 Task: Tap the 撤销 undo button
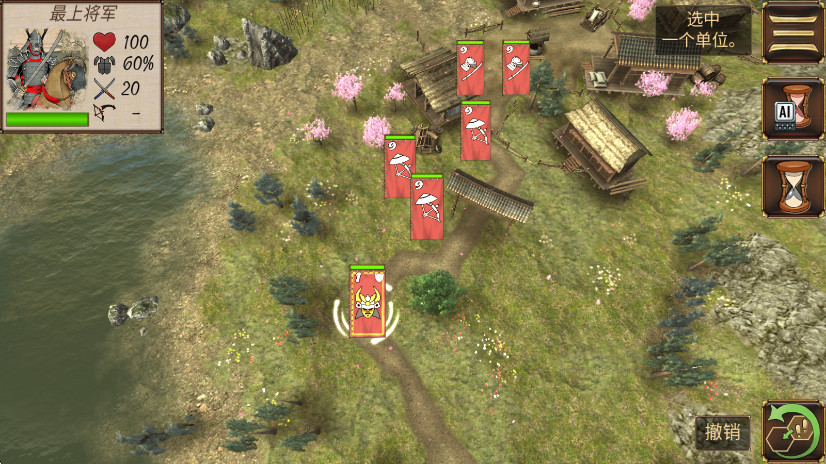click(x=722, y=433)
